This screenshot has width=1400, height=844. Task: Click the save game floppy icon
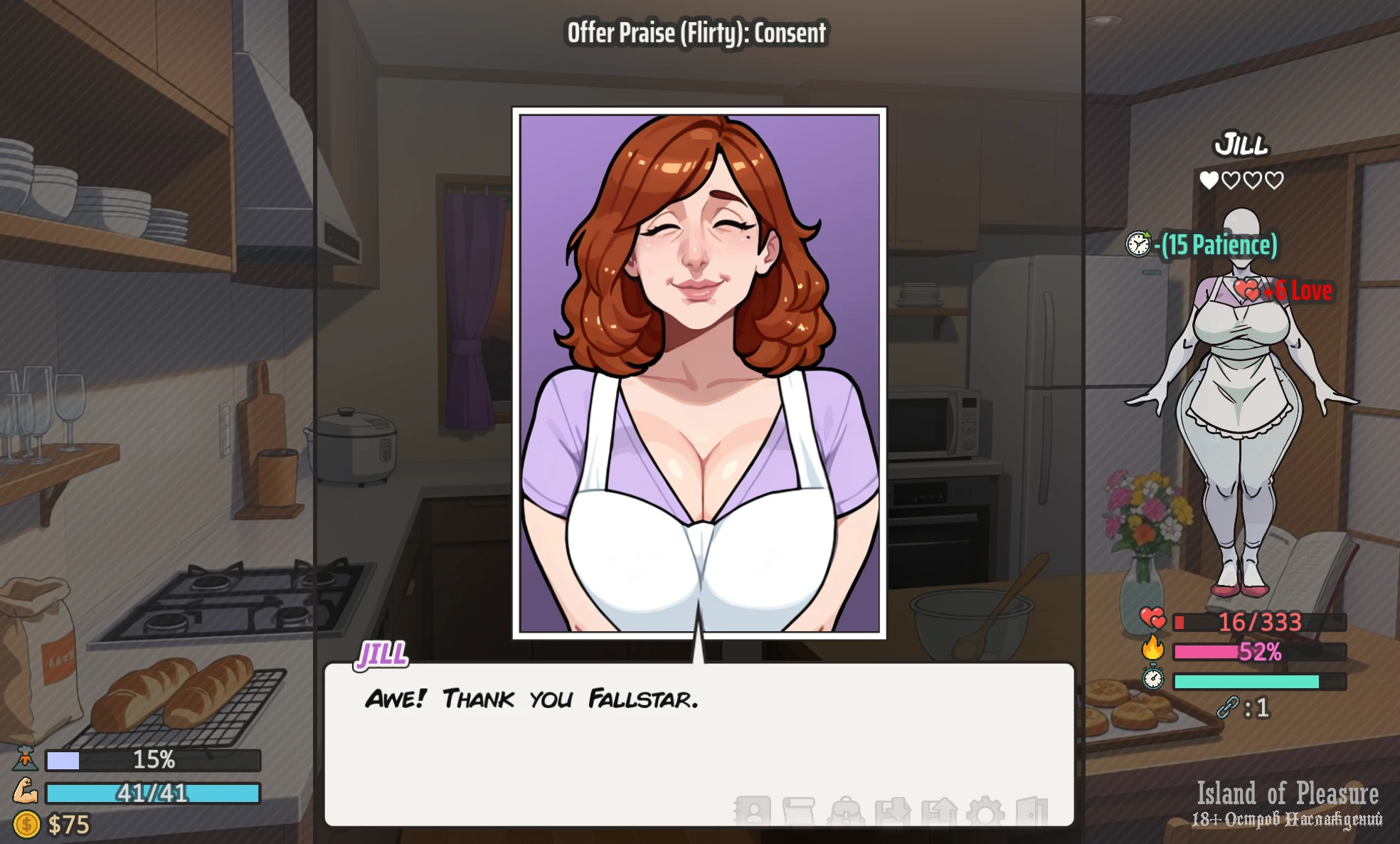coord(893,811)
